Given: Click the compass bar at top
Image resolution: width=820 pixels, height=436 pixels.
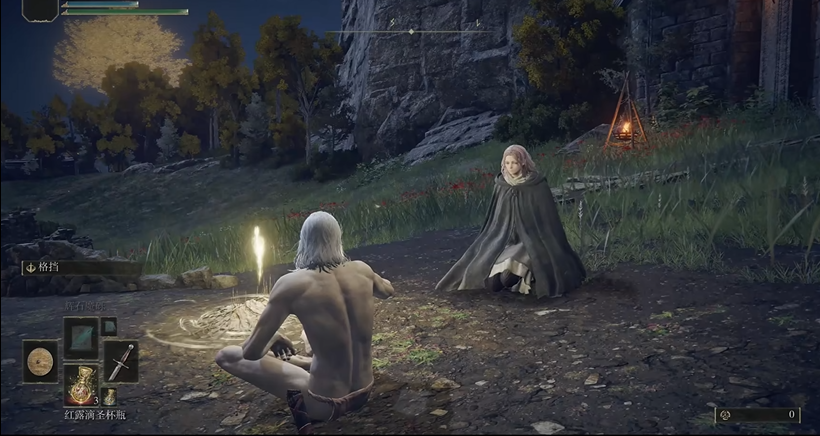Looking at the screenshot, I should pos(411,32).
